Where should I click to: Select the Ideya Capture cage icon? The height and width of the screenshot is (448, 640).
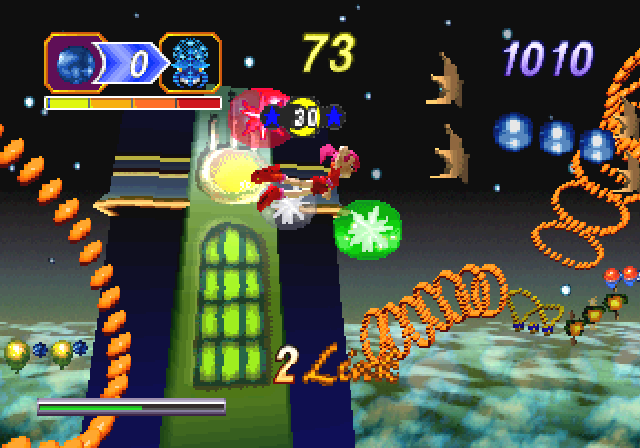click(190, 63)
